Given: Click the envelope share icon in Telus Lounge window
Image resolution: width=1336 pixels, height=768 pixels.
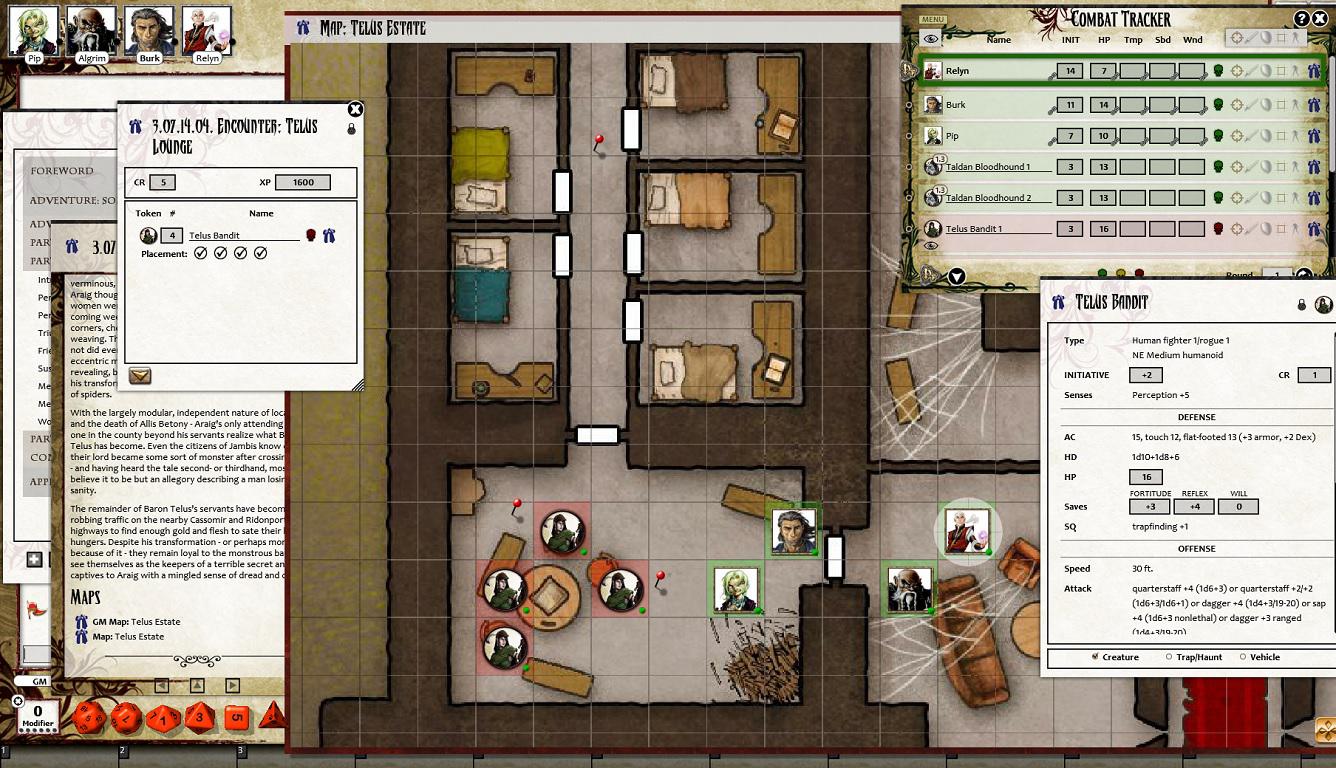Looking at the screenshot, I should [x=139, y=377].
